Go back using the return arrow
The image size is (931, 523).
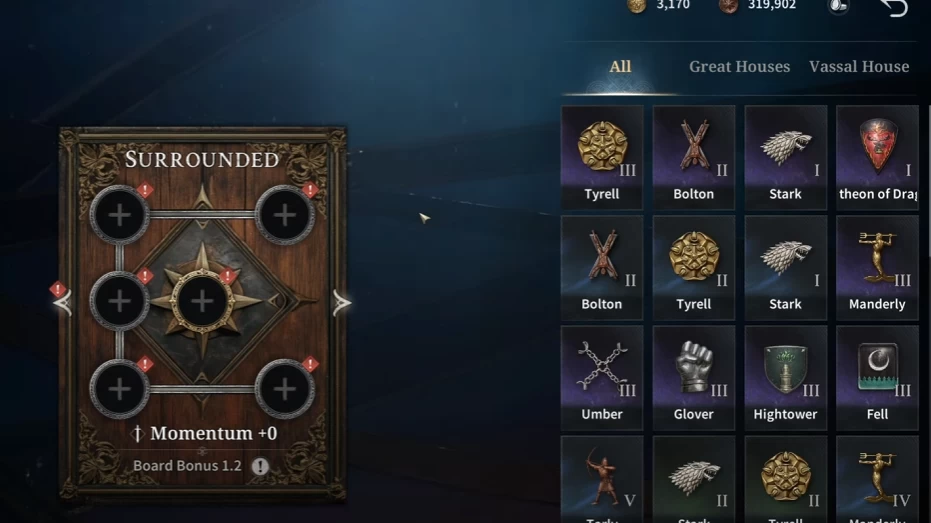(x=893, y=8)
